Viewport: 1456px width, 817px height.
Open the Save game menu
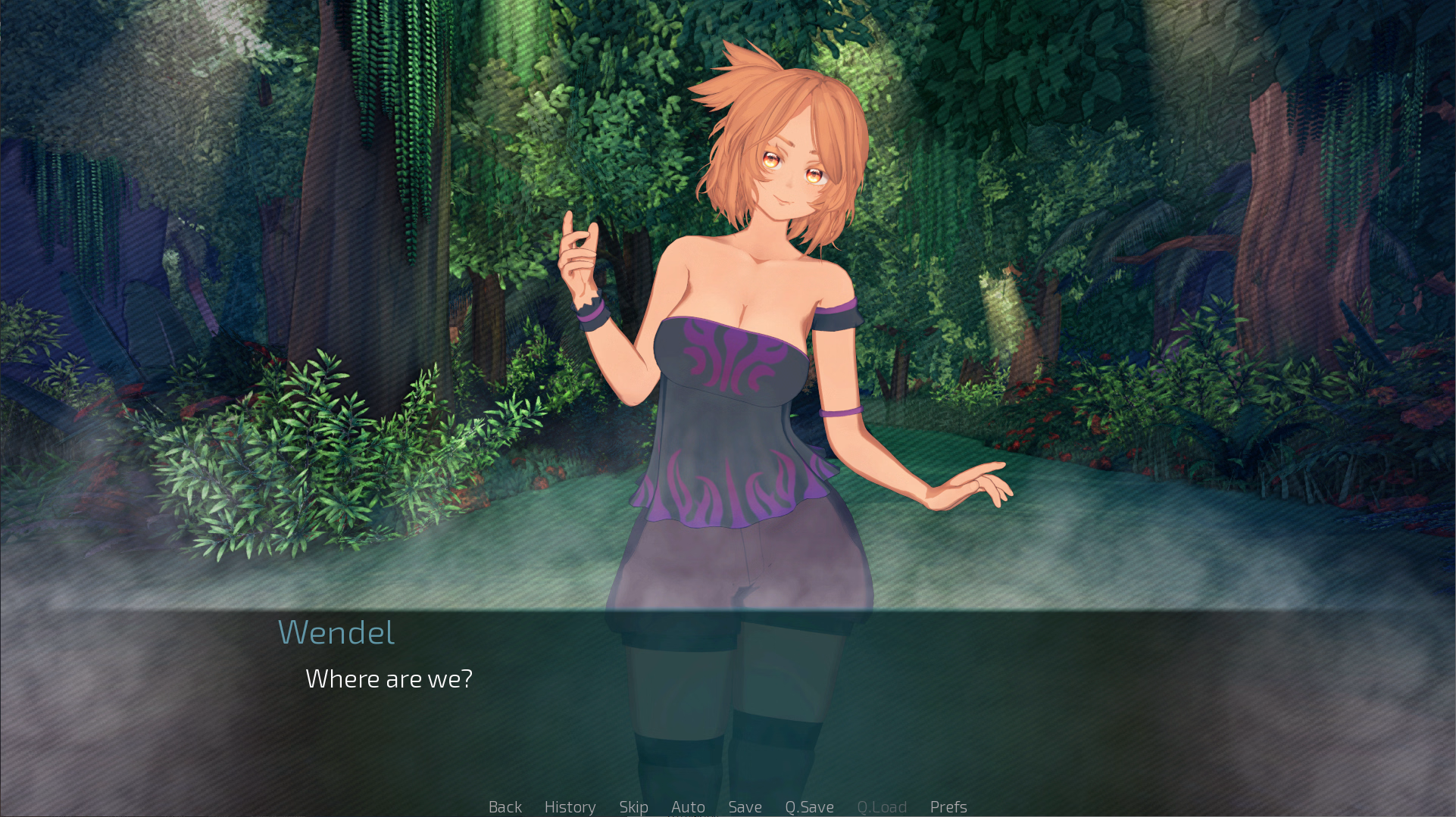pyautogui.click(x=745, y=806)
